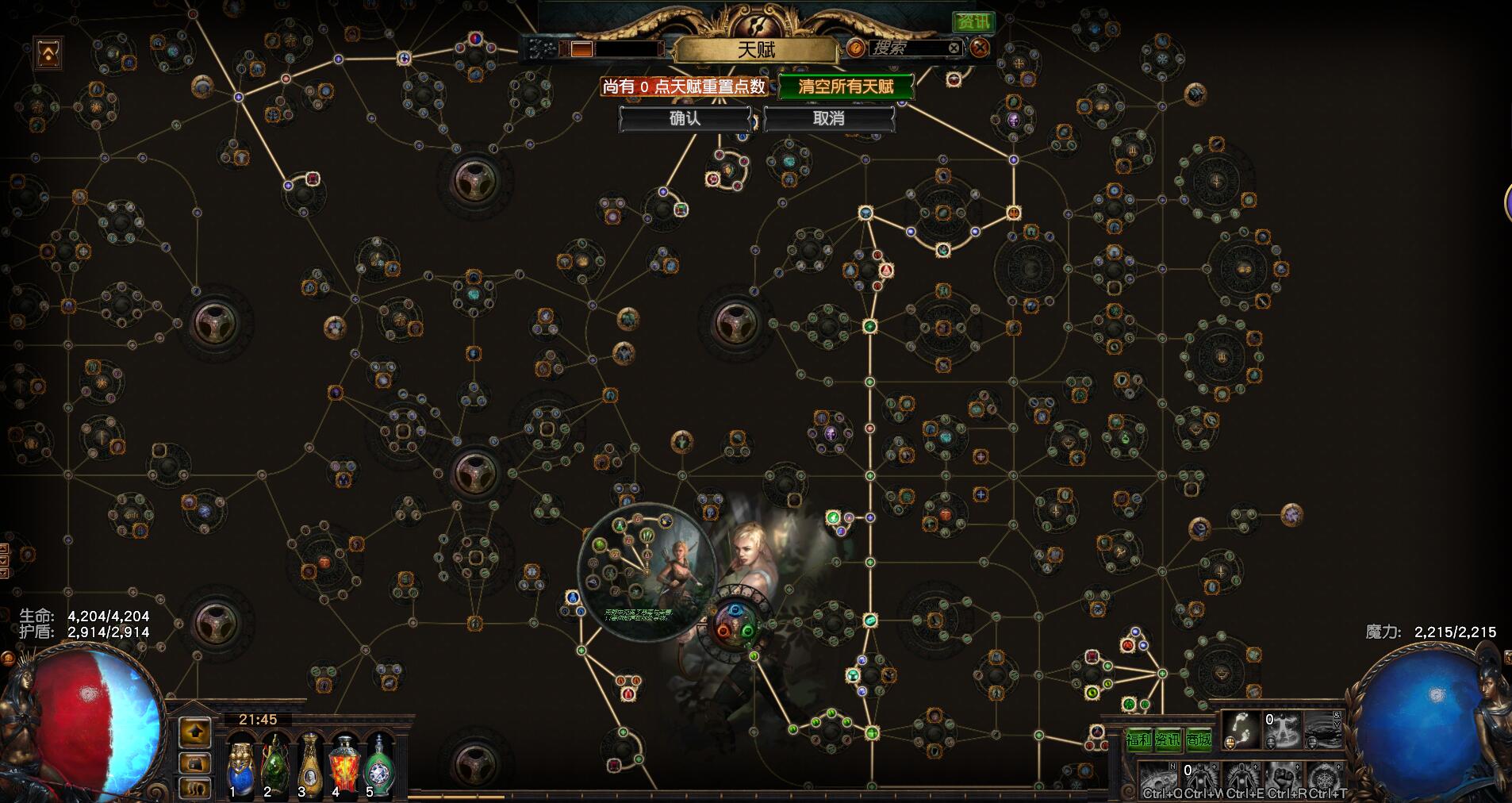Click the yellow up-arrow menu button

point(195,733)
